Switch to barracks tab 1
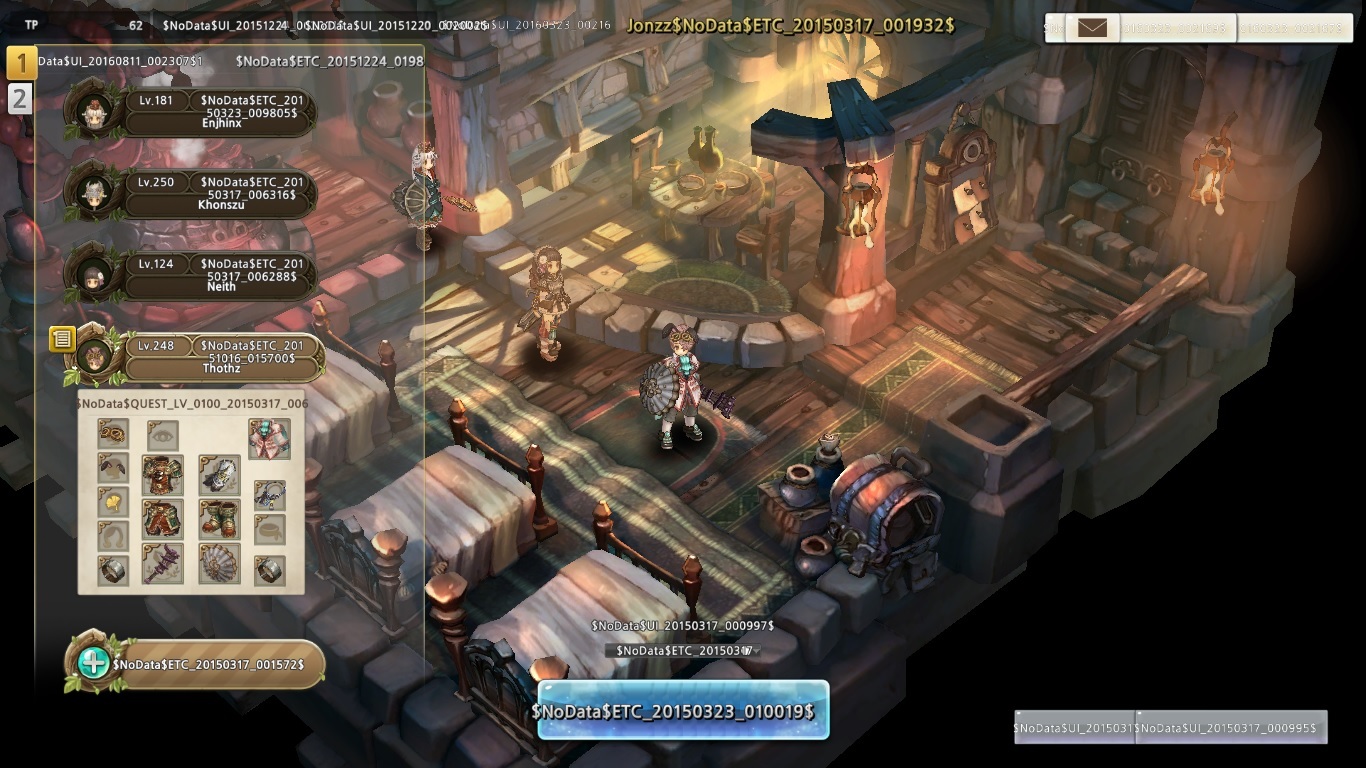Viewport: 1366px width, 768px height. 21,63
